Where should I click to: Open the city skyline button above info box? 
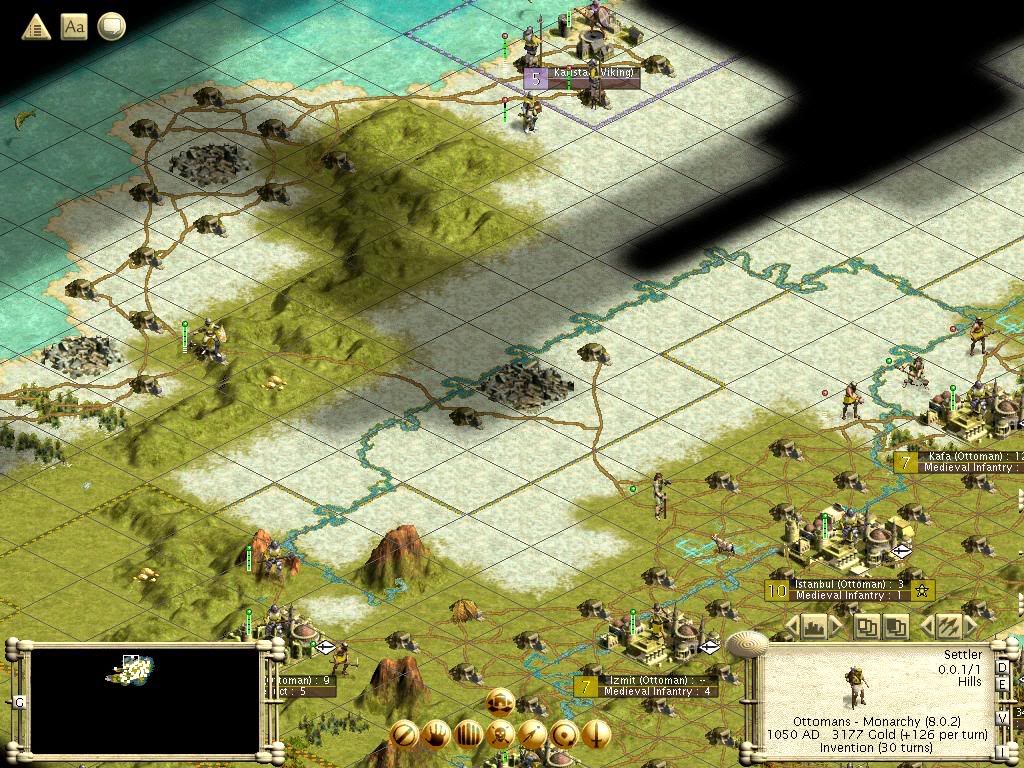(x=814, y=627)
